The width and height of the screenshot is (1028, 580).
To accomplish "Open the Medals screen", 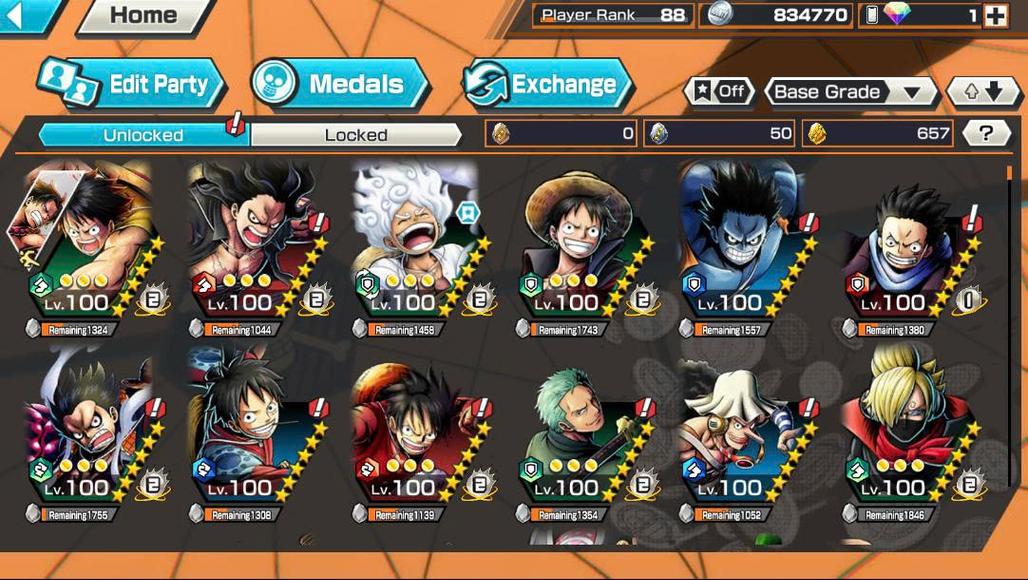I will [340, 84].
